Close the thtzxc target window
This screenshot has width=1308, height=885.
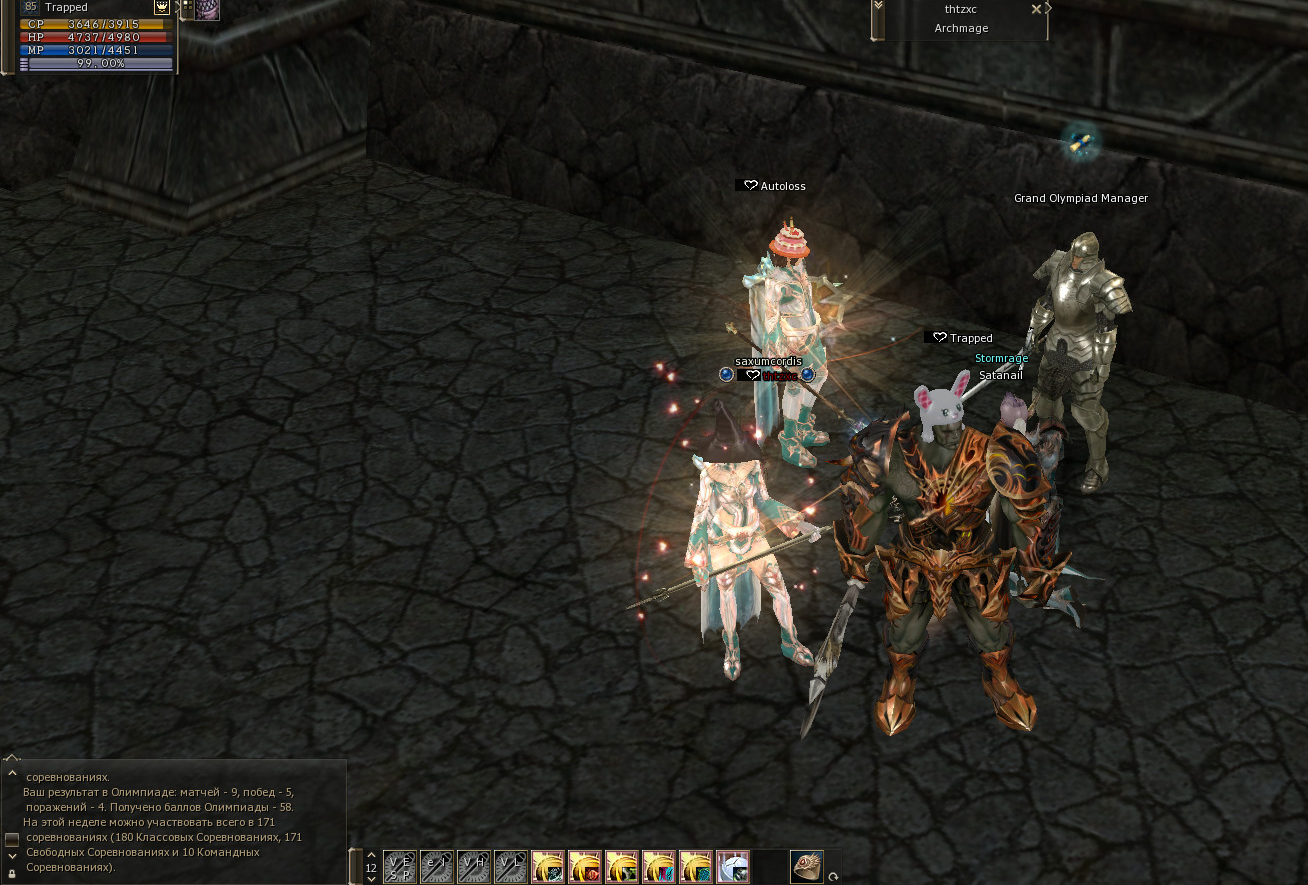coord(1036,9)
